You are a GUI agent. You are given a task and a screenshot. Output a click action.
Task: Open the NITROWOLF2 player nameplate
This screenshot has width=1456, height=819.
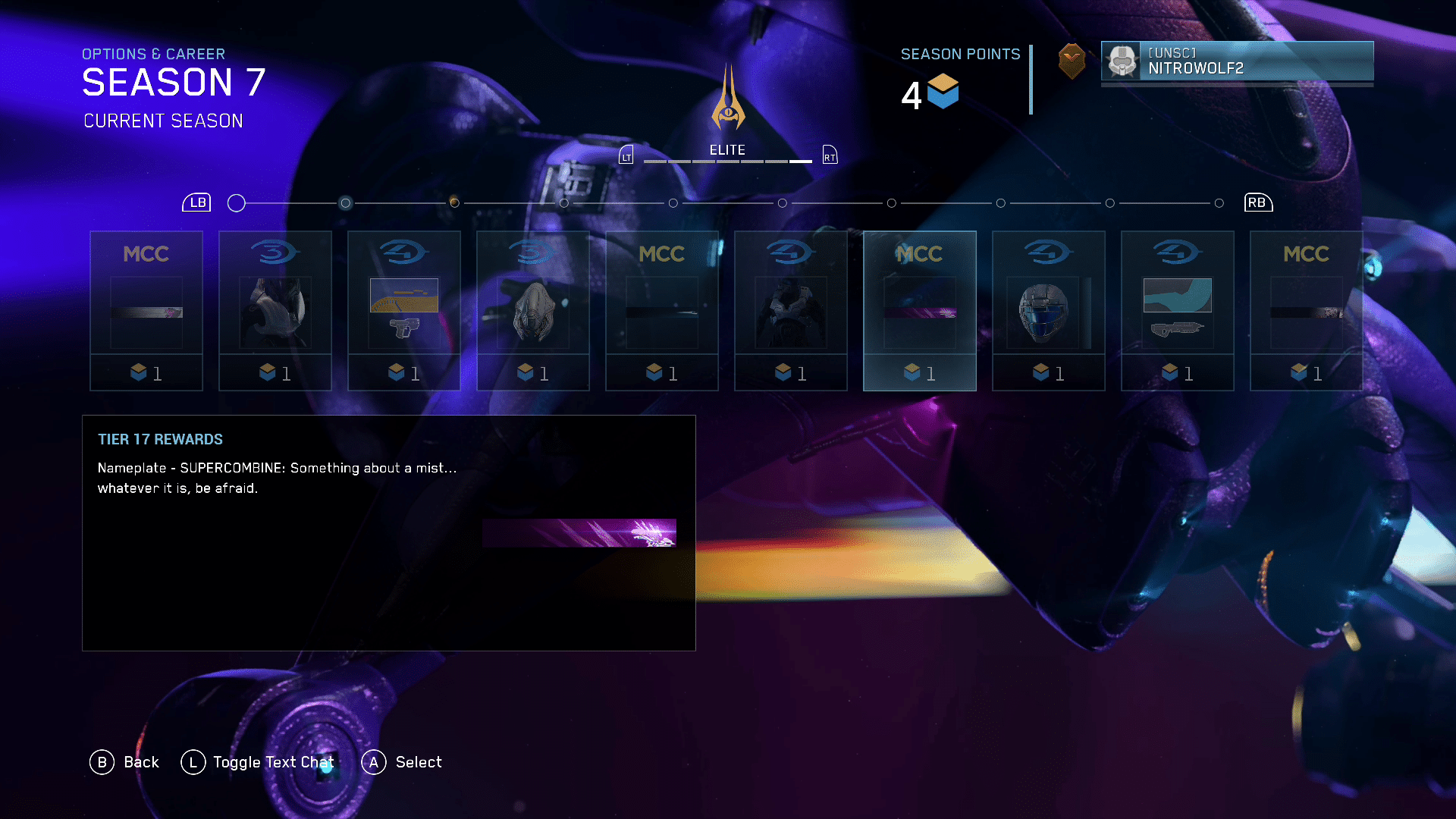(1237, 61)
